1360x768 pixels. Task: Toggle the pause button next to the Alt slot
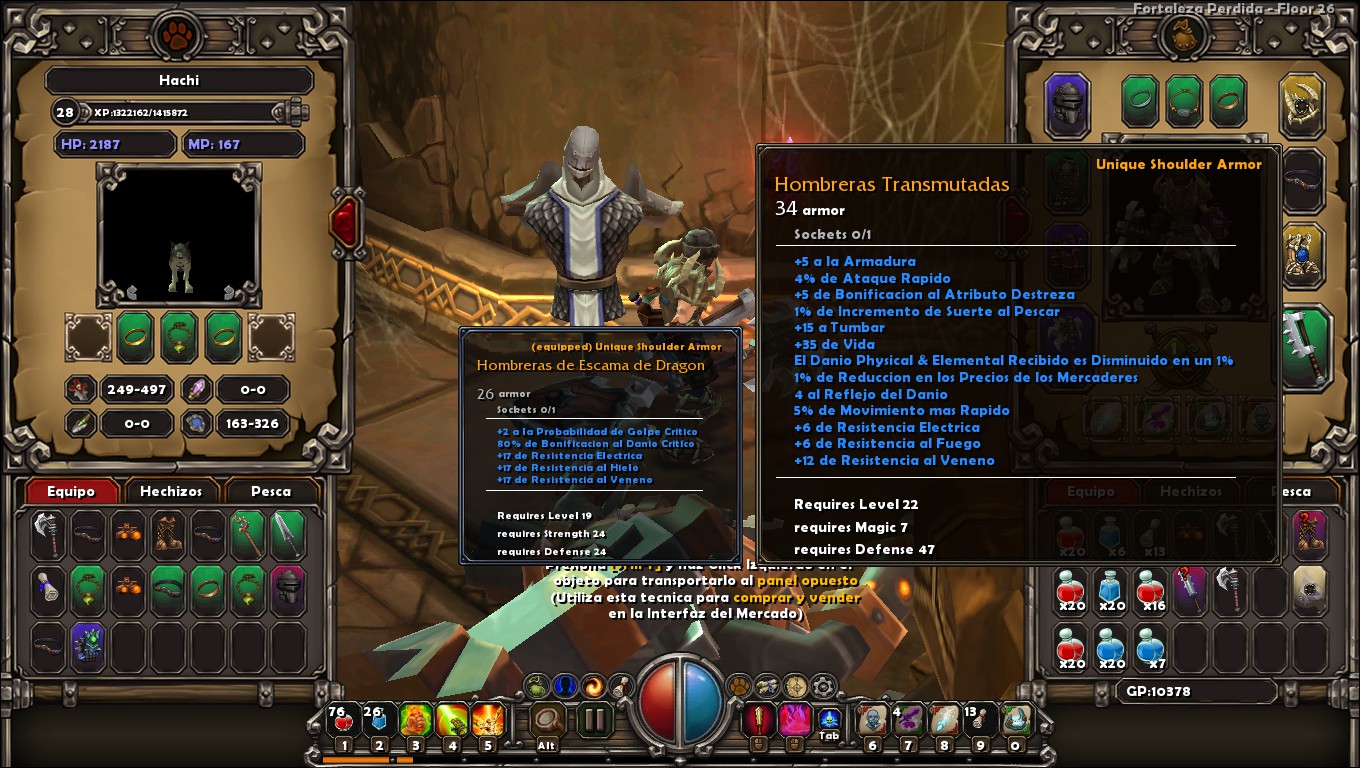click(x=593, y=720)
